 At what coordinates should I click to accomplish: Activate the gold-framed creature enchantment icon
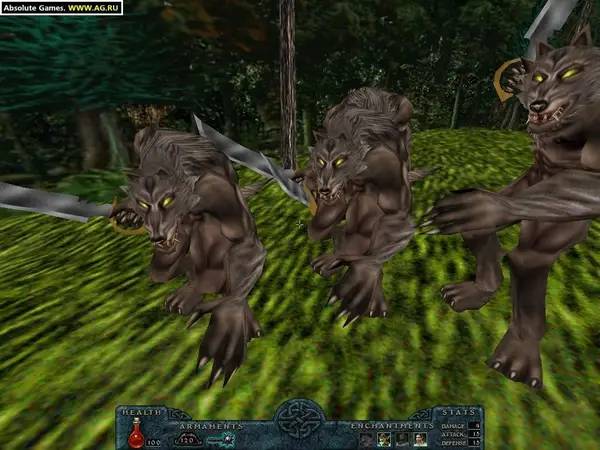[x=384, y=439]
